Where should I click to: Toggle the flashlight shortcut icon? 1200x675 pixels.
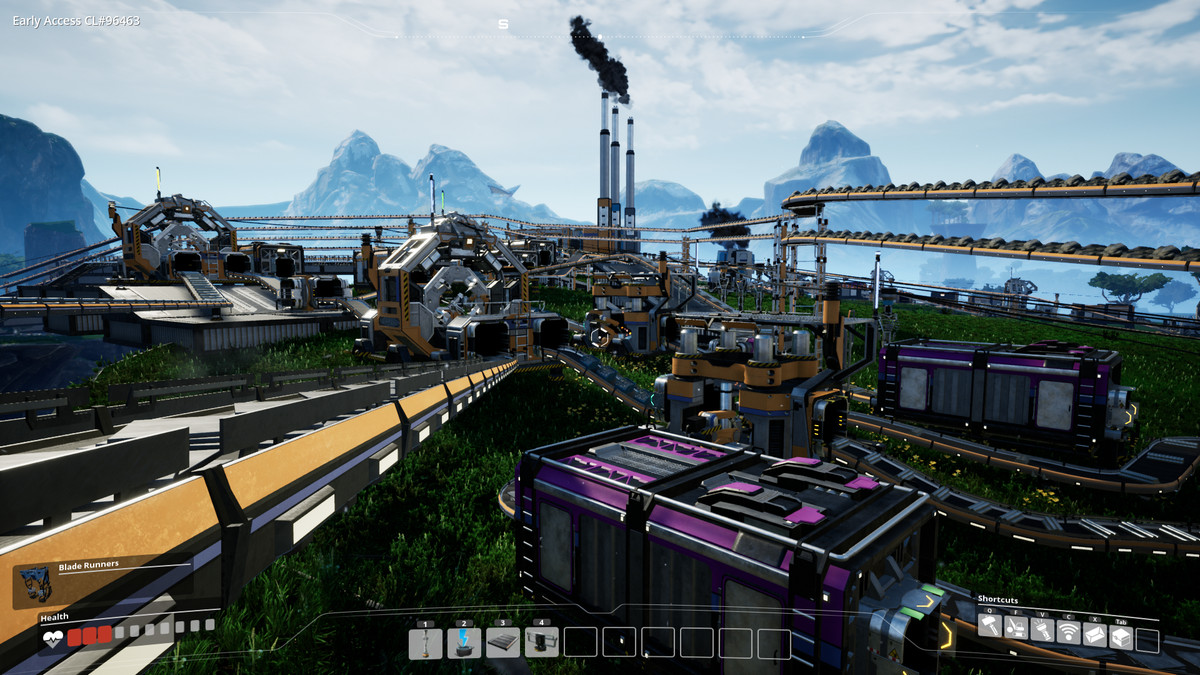1042,630
